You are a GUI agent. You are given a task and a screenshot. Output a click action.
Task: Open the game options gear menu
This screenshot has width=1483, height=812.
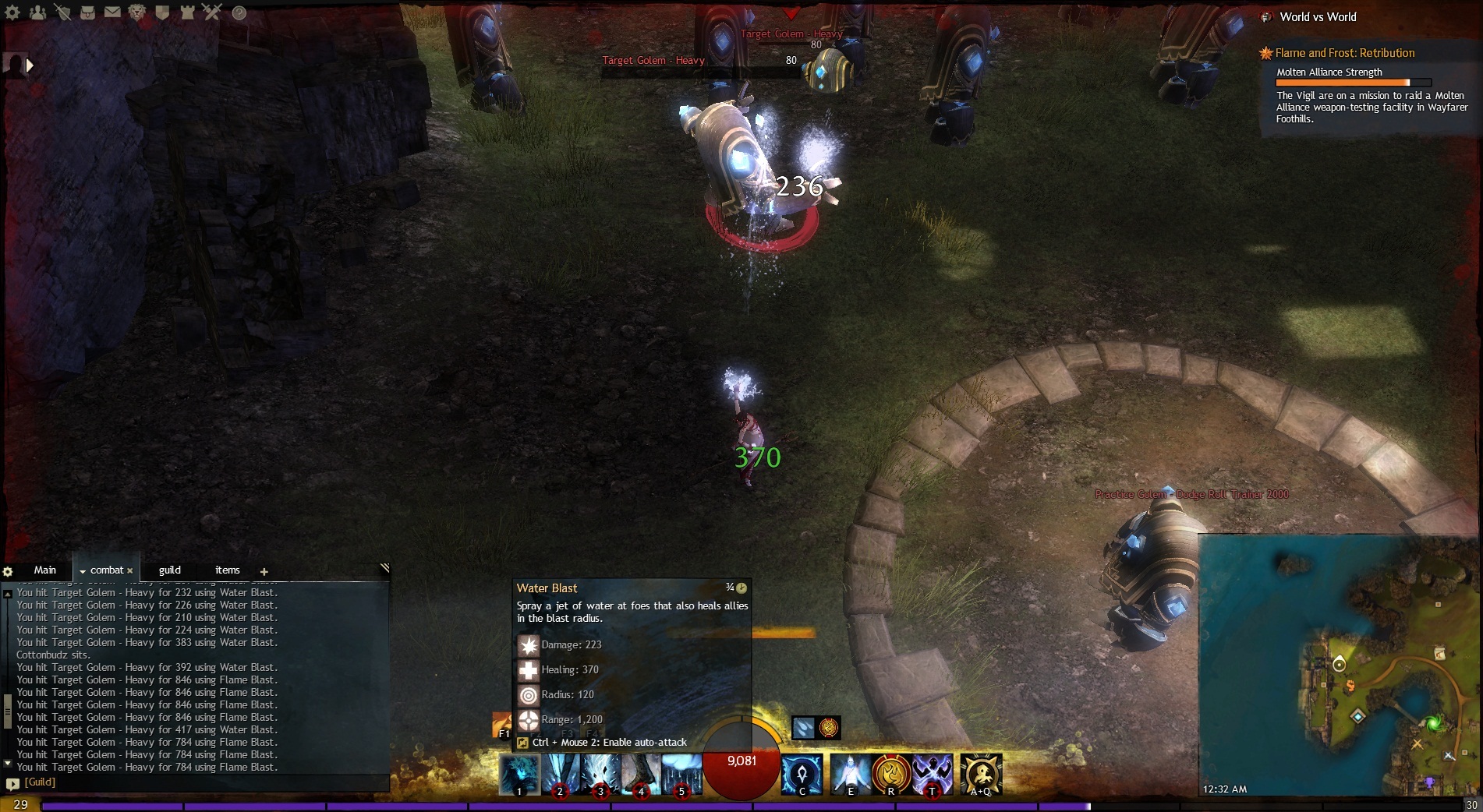pos(14,12)
